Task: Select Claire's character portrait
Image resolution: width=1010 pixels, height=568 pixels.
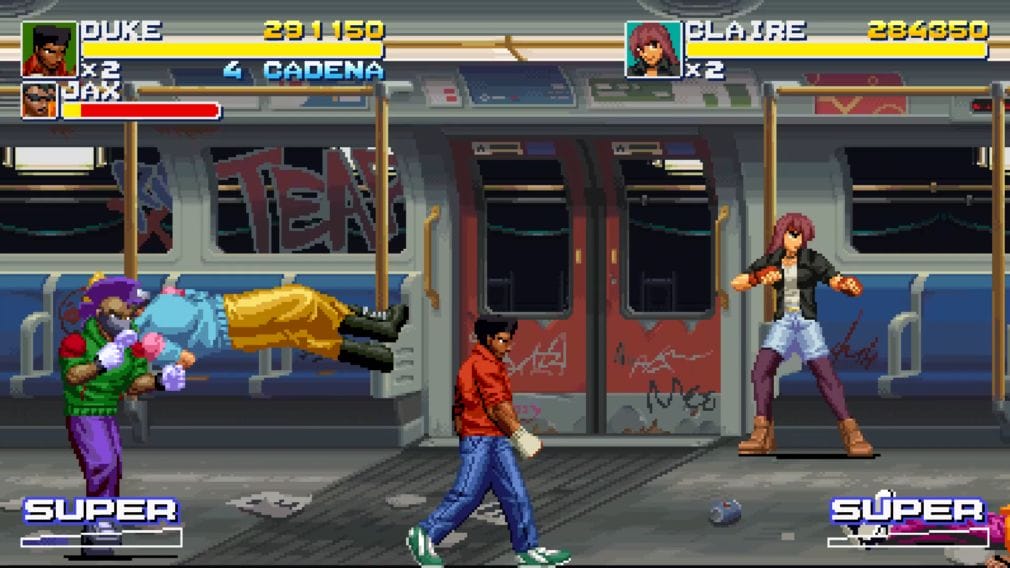Action: point(653,49)
